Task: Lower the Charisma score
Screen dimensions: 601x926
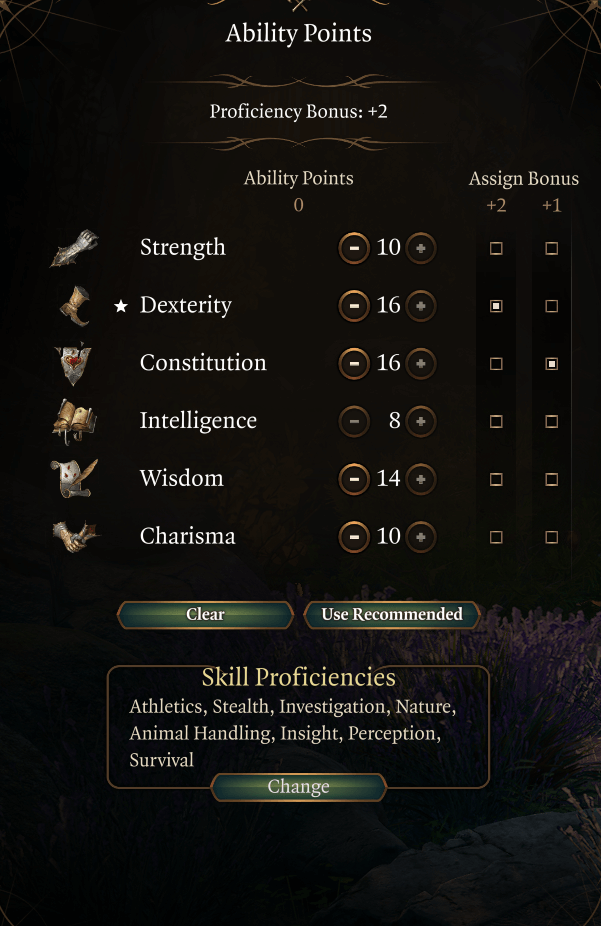Action: (x=353, y=537)
